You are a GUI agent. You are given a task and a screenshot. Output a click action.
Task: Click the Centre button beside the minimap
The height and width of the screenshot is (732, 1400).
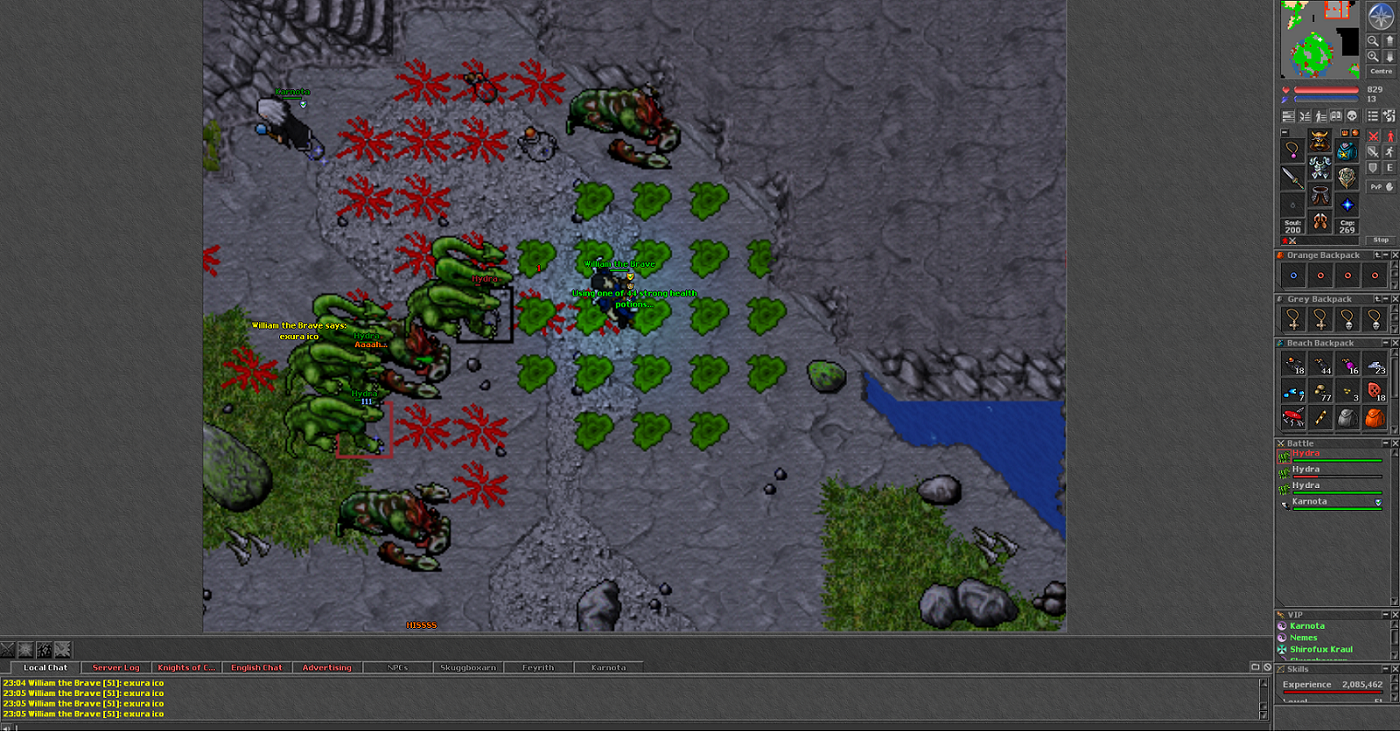click(1381, 71)
